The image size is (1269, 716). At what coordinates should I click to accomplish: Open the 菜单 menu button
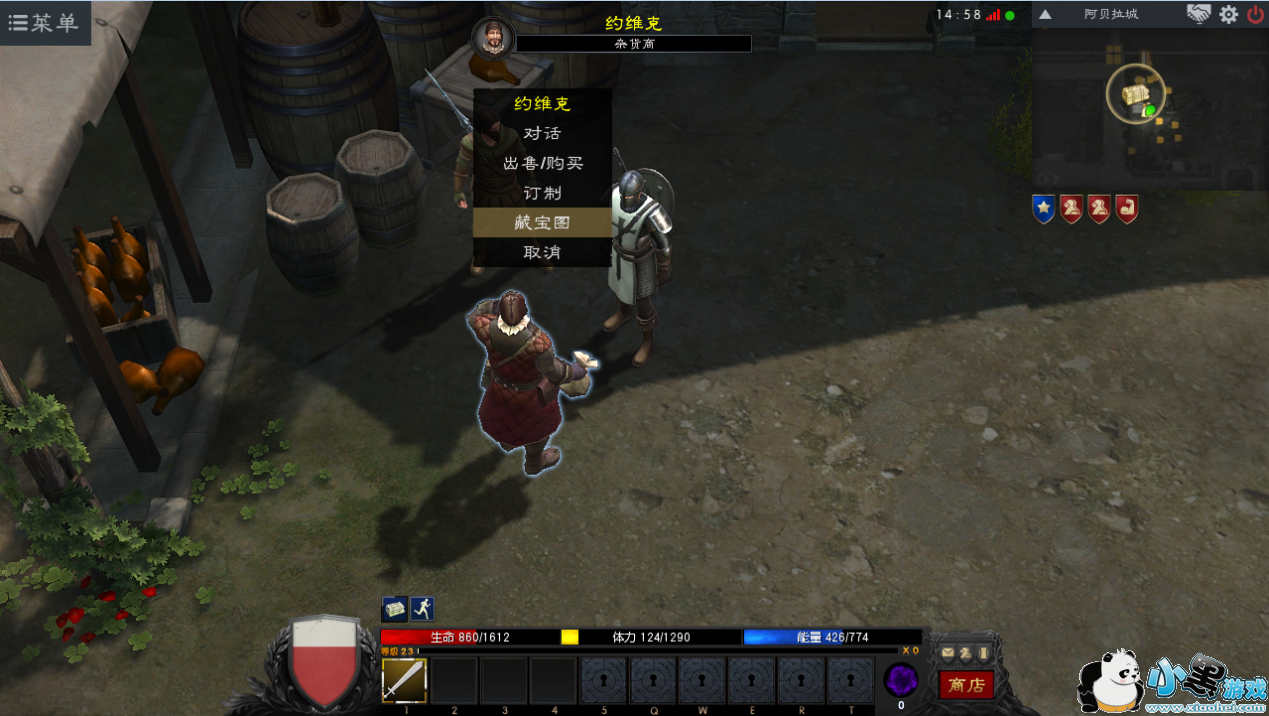click(x=44, y=23)
